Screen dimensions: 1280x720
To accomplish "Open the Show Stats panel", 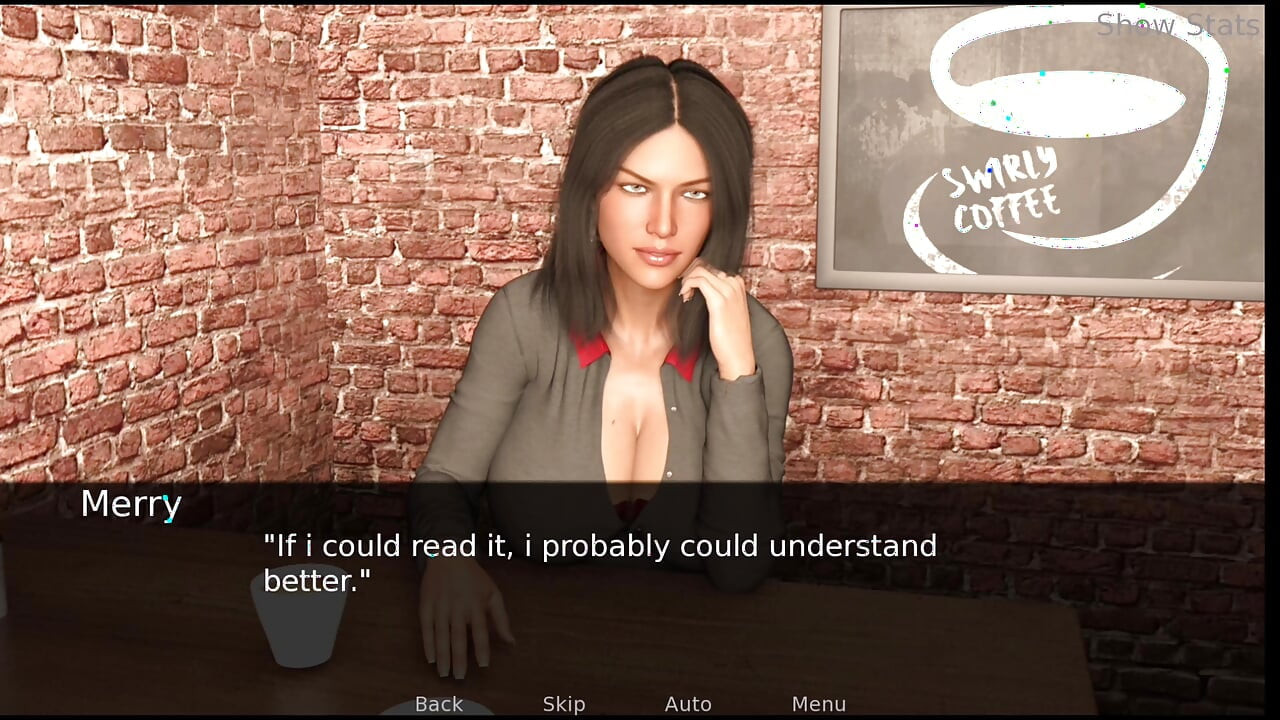I will click(1177, 25).
